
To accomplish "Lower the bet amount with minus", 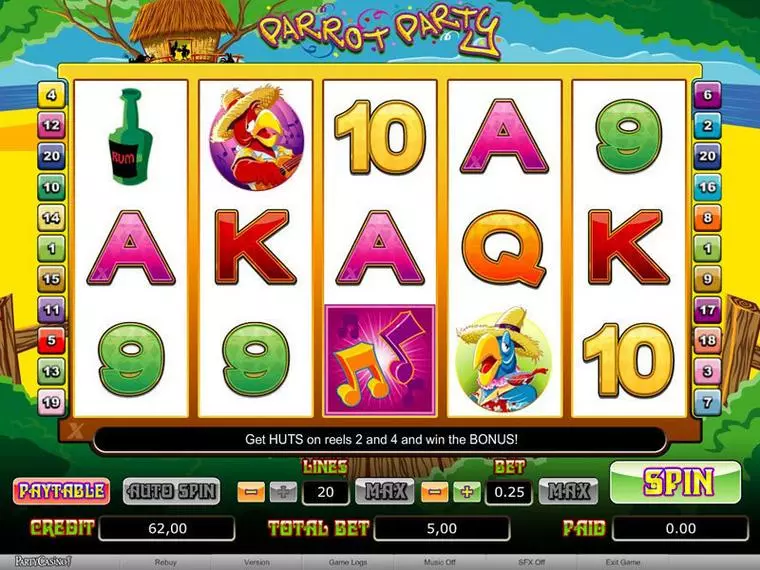I will pyautogui.click(x=435, y=491).
